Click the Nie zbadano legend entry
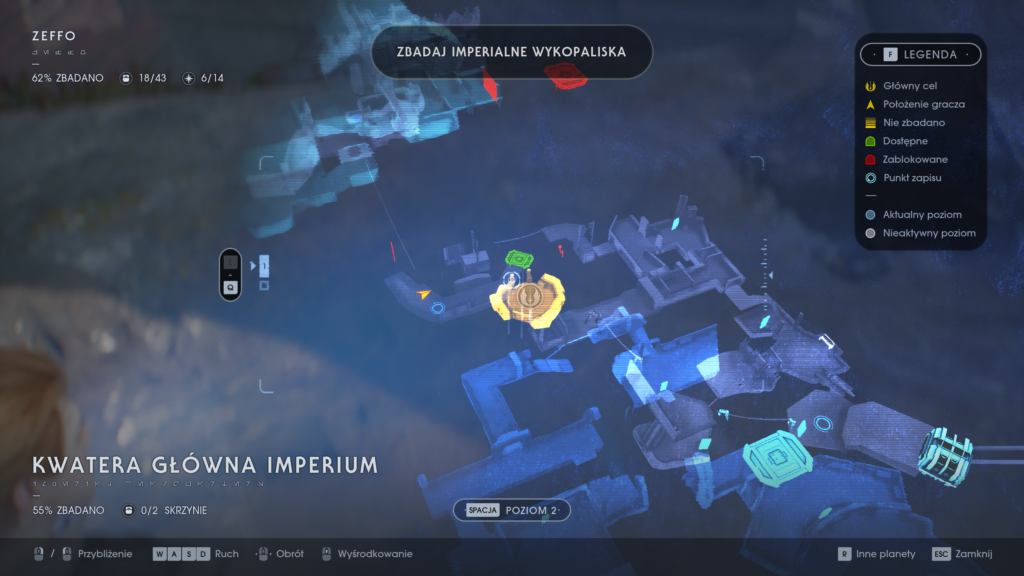This screenshot has width=1024, height=576. [906, 122]
